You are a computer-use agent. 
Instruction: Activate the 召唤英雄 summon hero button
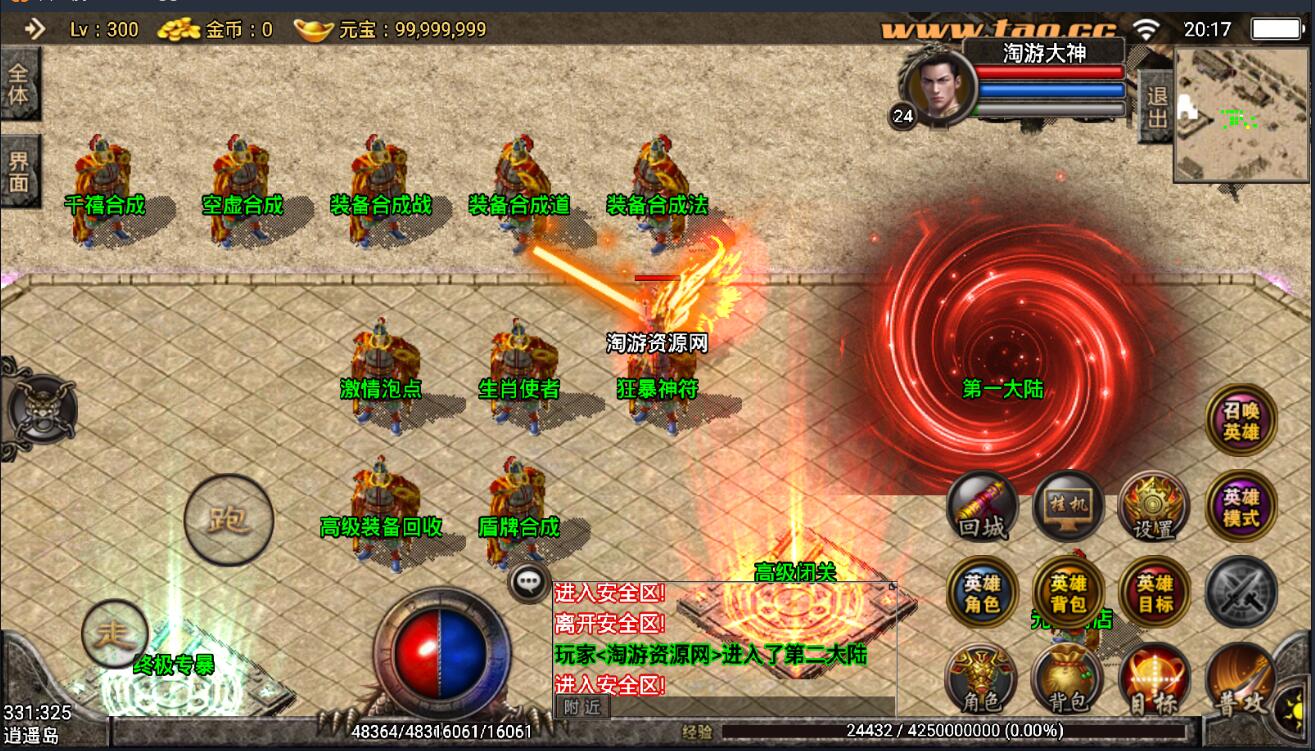[1240, 420]
